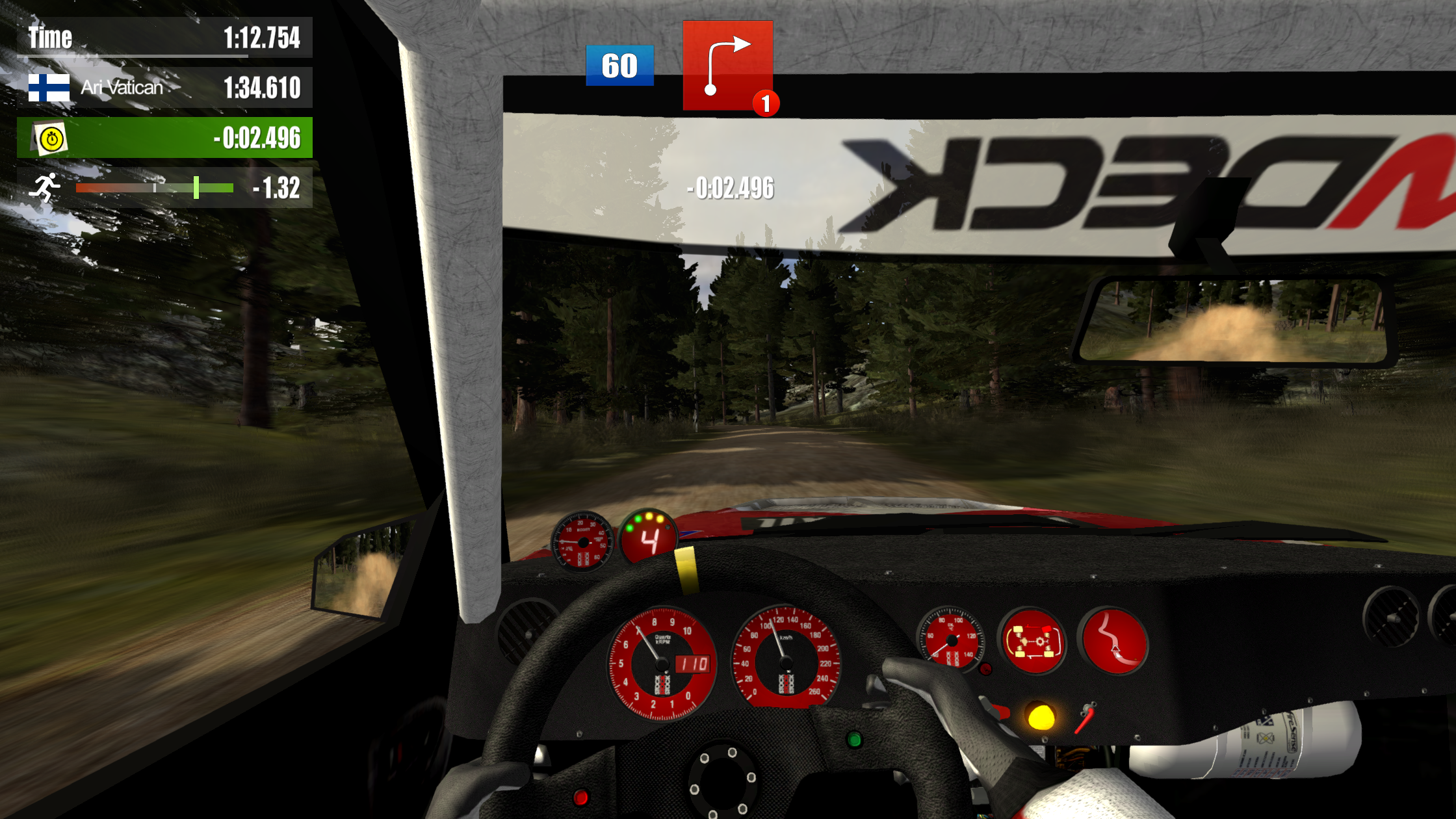The height and width of the screenshot is (819, 1456).
Task: Click the Finnish flag beside Ari Vatican
Action: tap(49, 88)
